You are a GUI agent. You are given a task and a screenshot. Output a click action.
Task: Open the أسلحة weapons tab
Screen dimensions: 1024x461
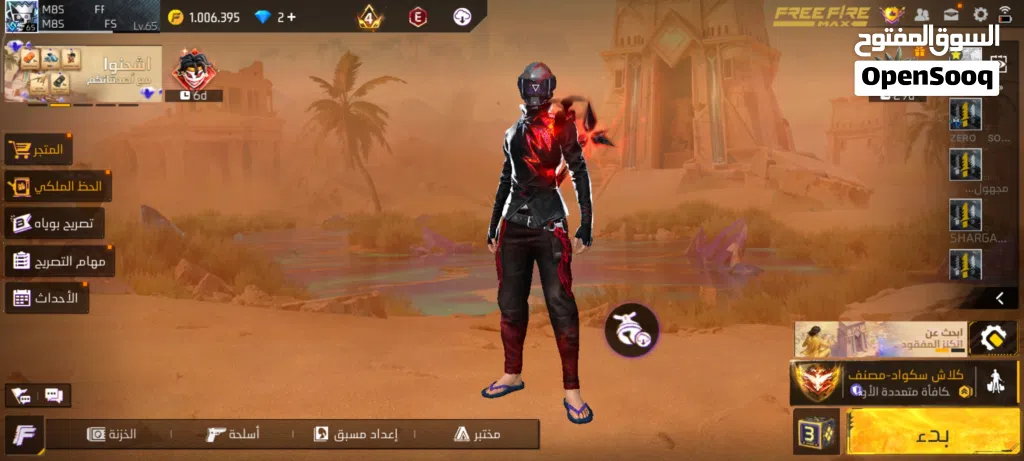pos(232,434)
